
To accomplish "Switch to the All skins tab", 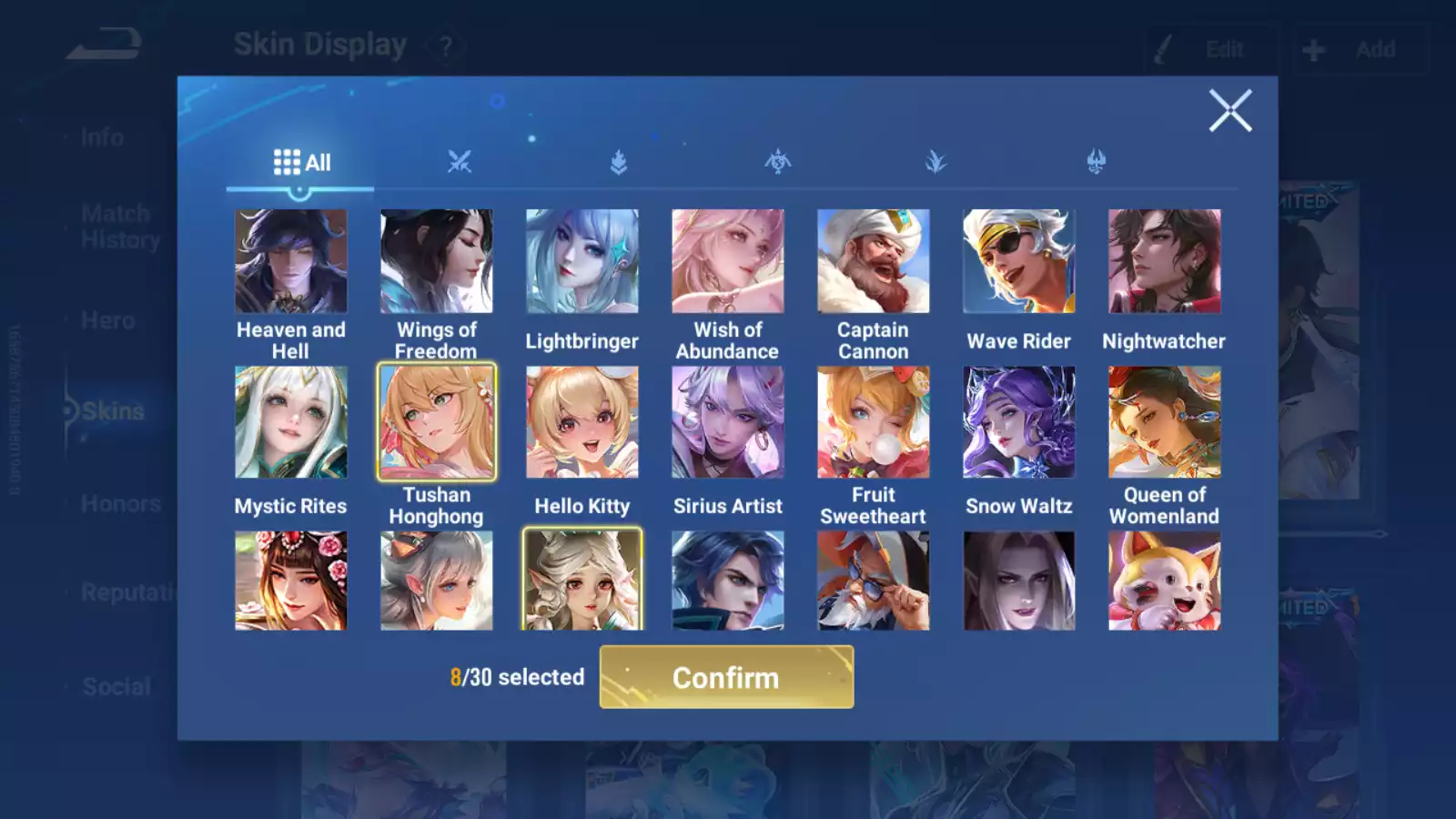I will 301,163.
